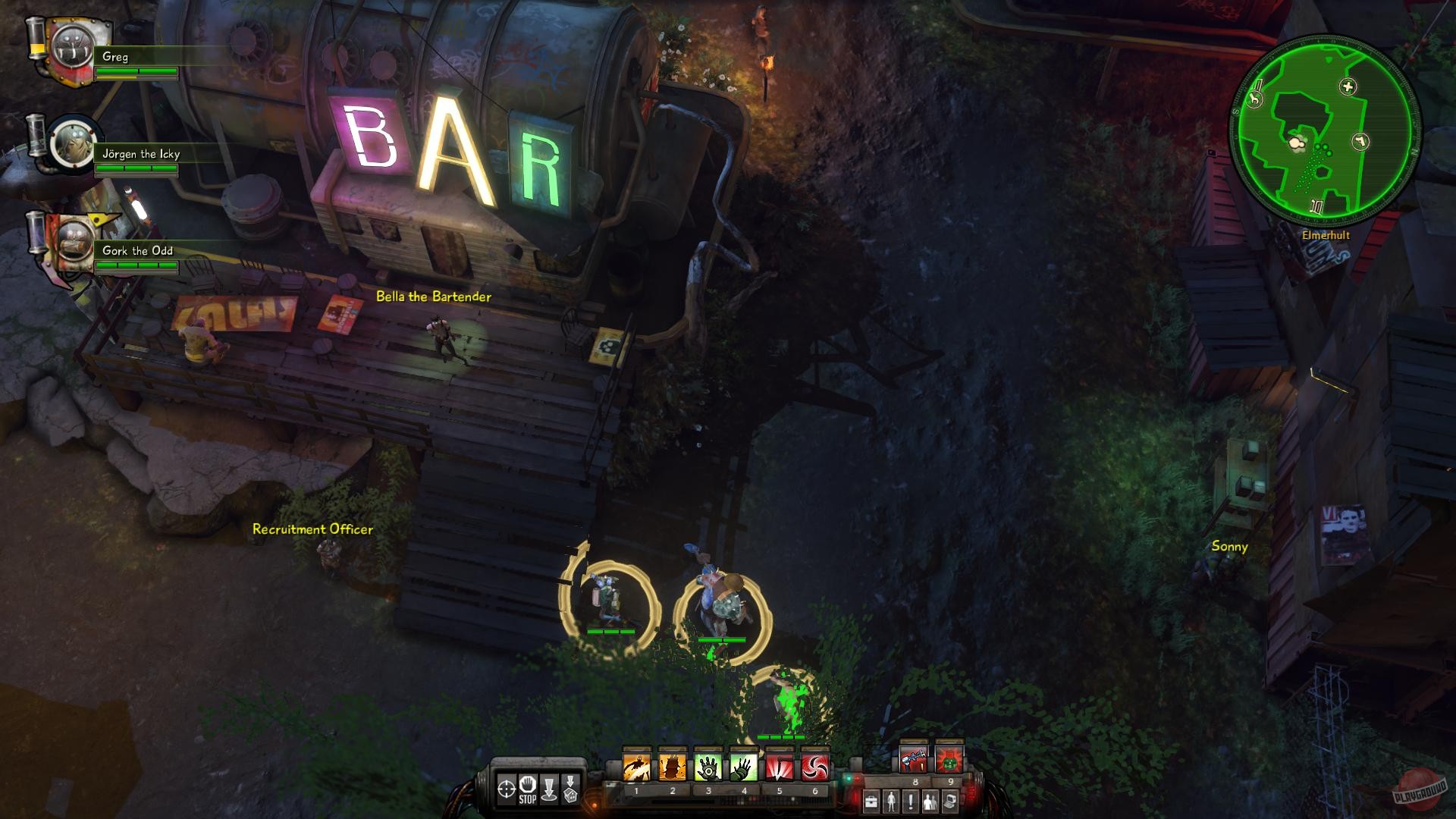Open the single-figure character sheet button
The width and height of the screenshot is (1456, 819).
tap(892, 801)
